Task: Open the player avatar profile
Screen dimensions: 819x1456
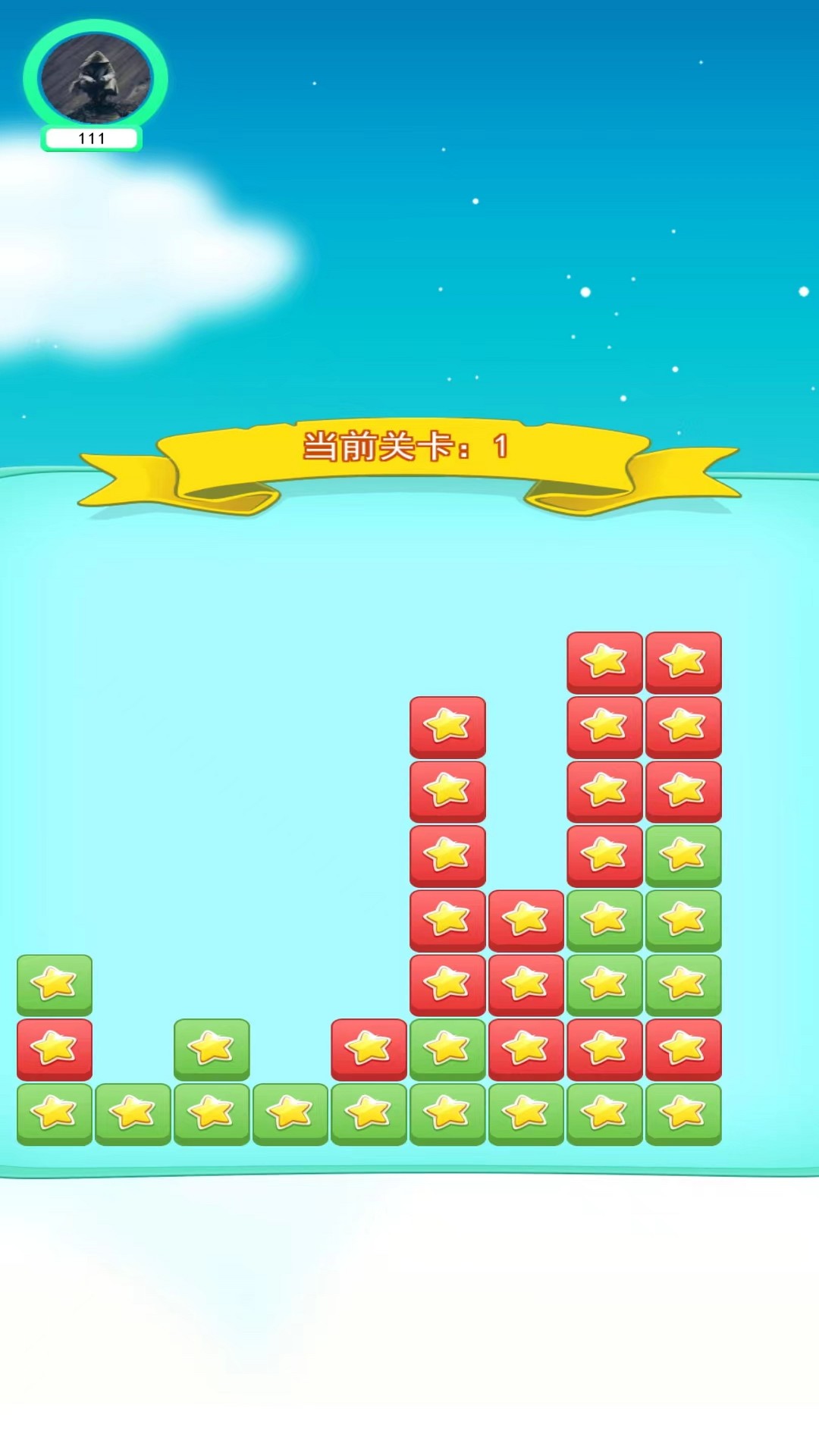Action: [x=96, y=78]
